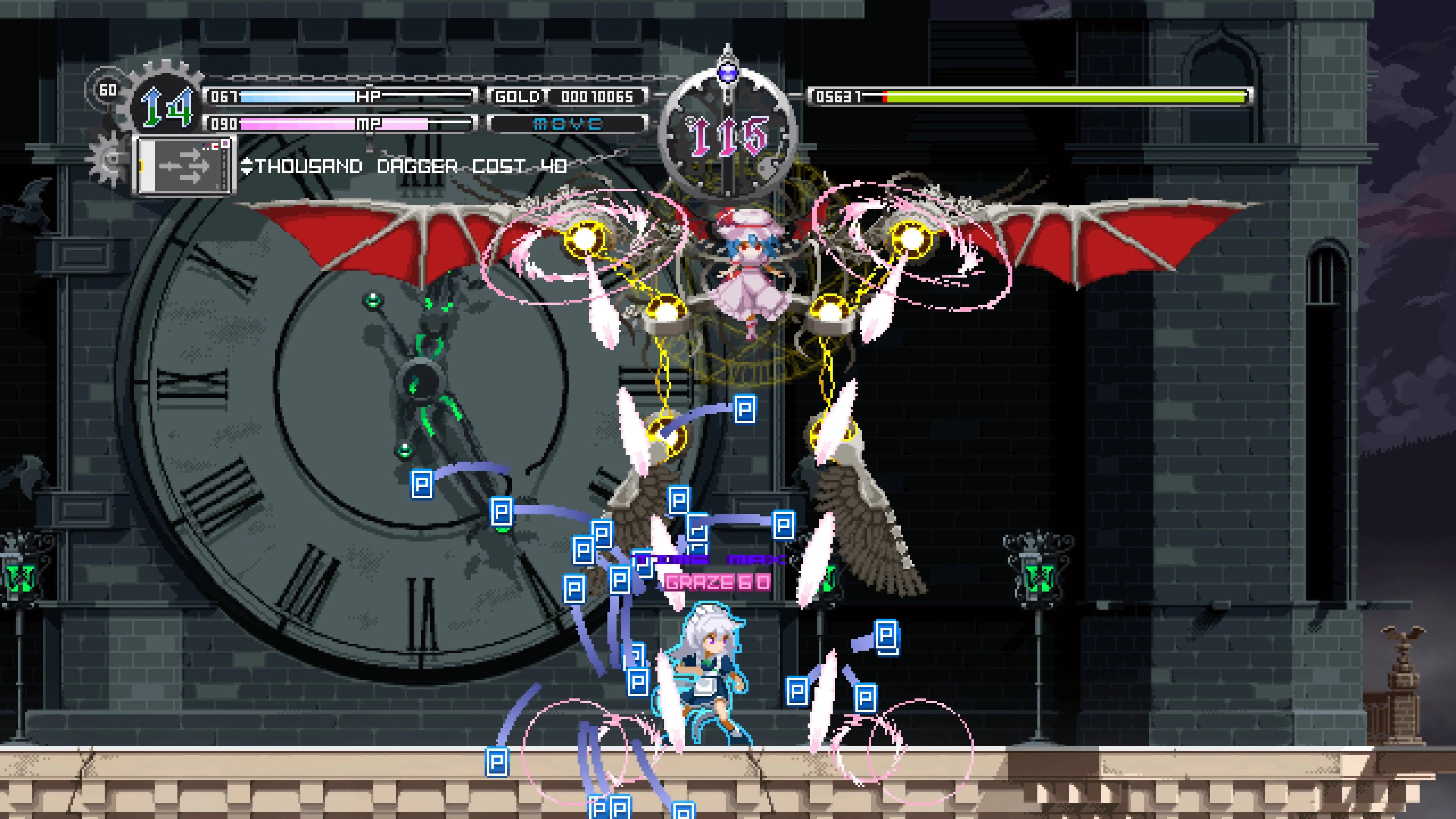This screenshot has height=819, width=1456.
Task: Open the skill selector beside Thousand Dagger
Action: coord(247,166)
